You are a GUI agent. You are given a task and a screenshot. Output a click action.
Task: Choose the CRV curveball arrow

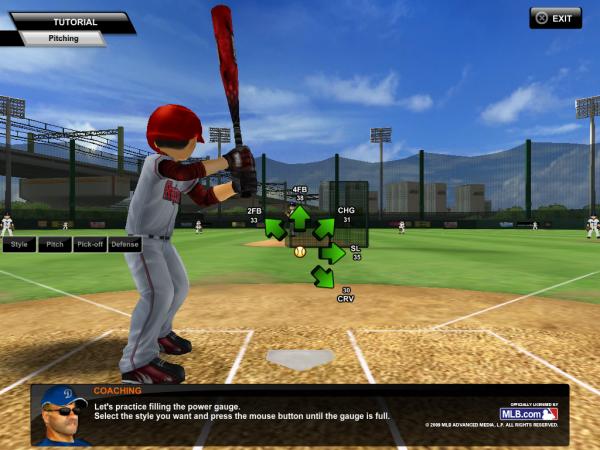322,276
